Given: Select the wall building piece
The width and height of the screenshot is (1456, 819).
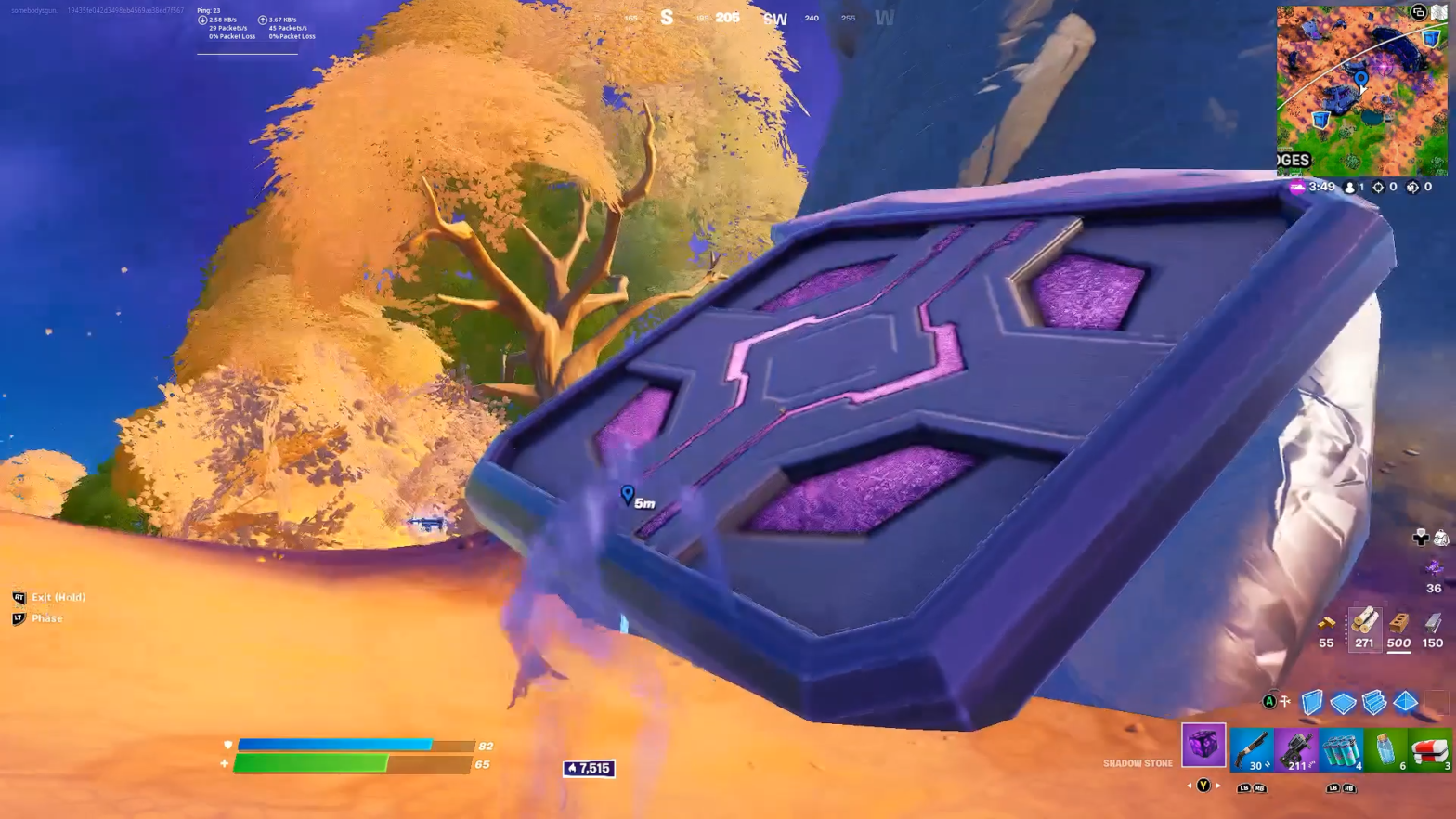Looking at the screenshot, I should click(1312, 703).
